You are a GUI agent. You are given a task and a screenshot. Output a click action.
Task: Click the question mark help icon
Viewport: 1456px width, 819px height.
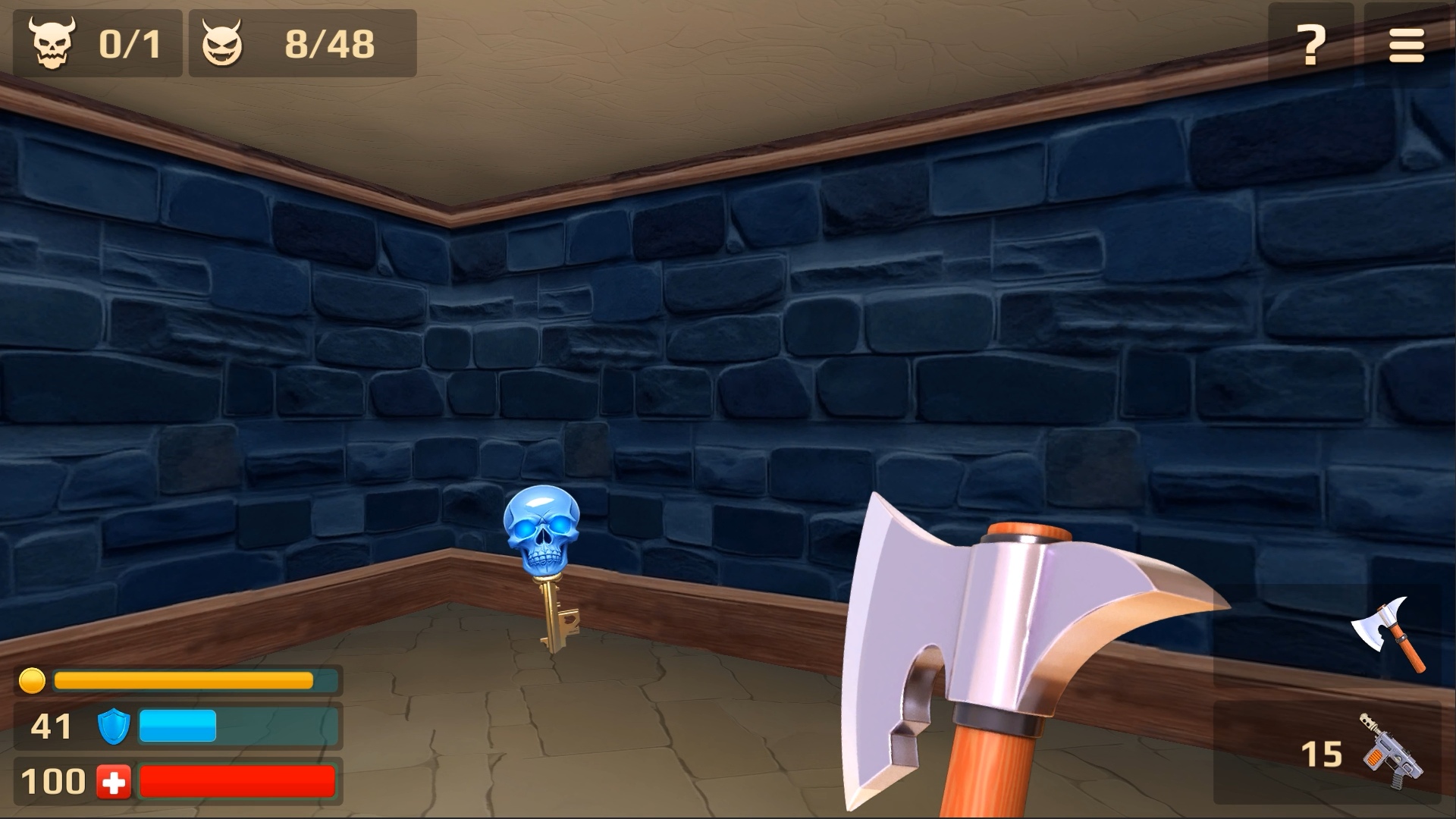coord(1310,44)
